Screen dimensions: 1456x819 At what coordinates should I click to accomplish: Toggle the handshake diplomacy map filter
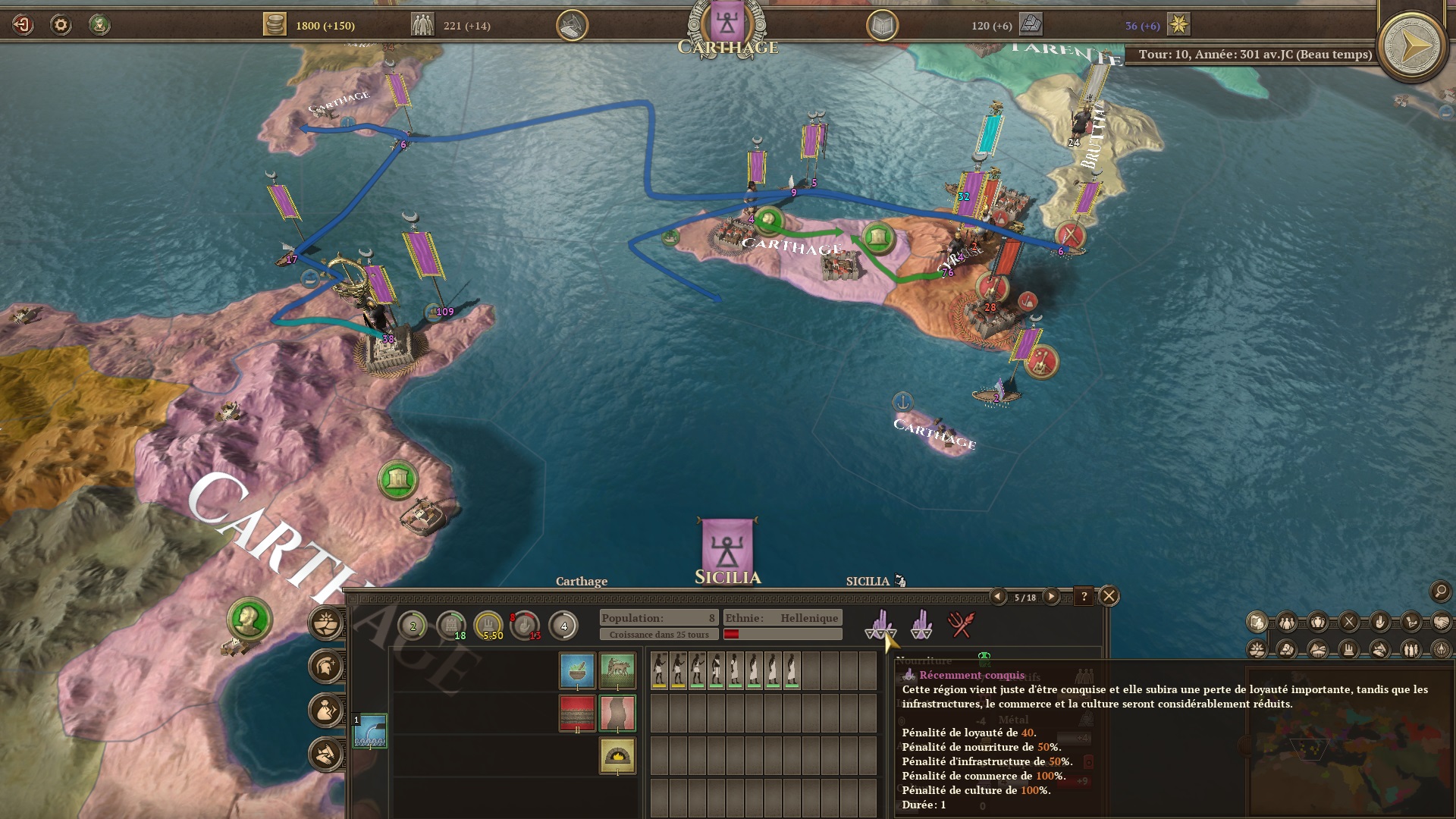1441,623
